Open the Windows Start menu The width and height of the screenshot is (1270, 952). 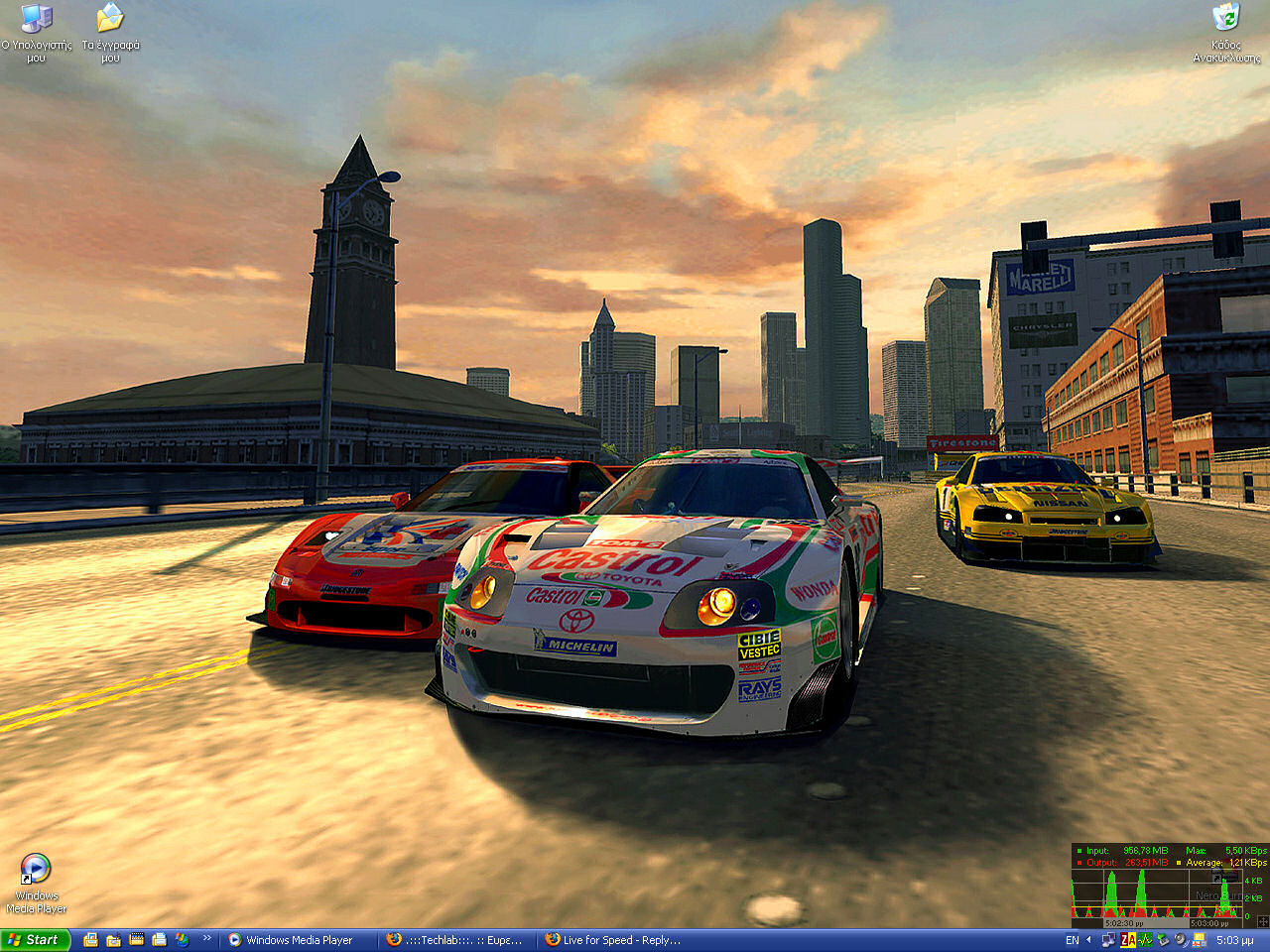(35, 940)
